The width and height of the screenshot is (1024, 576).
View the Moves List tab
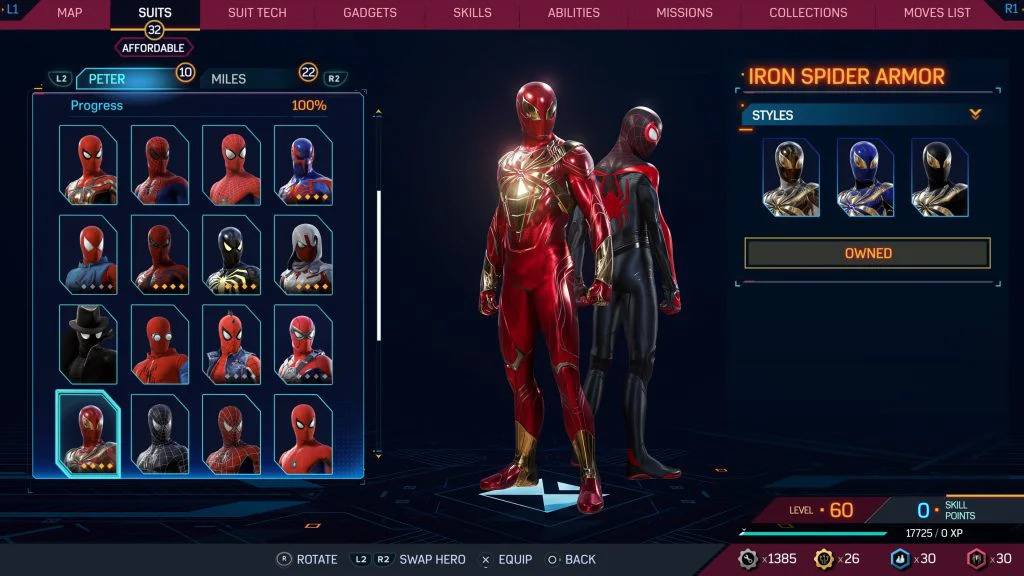(937, 13)
